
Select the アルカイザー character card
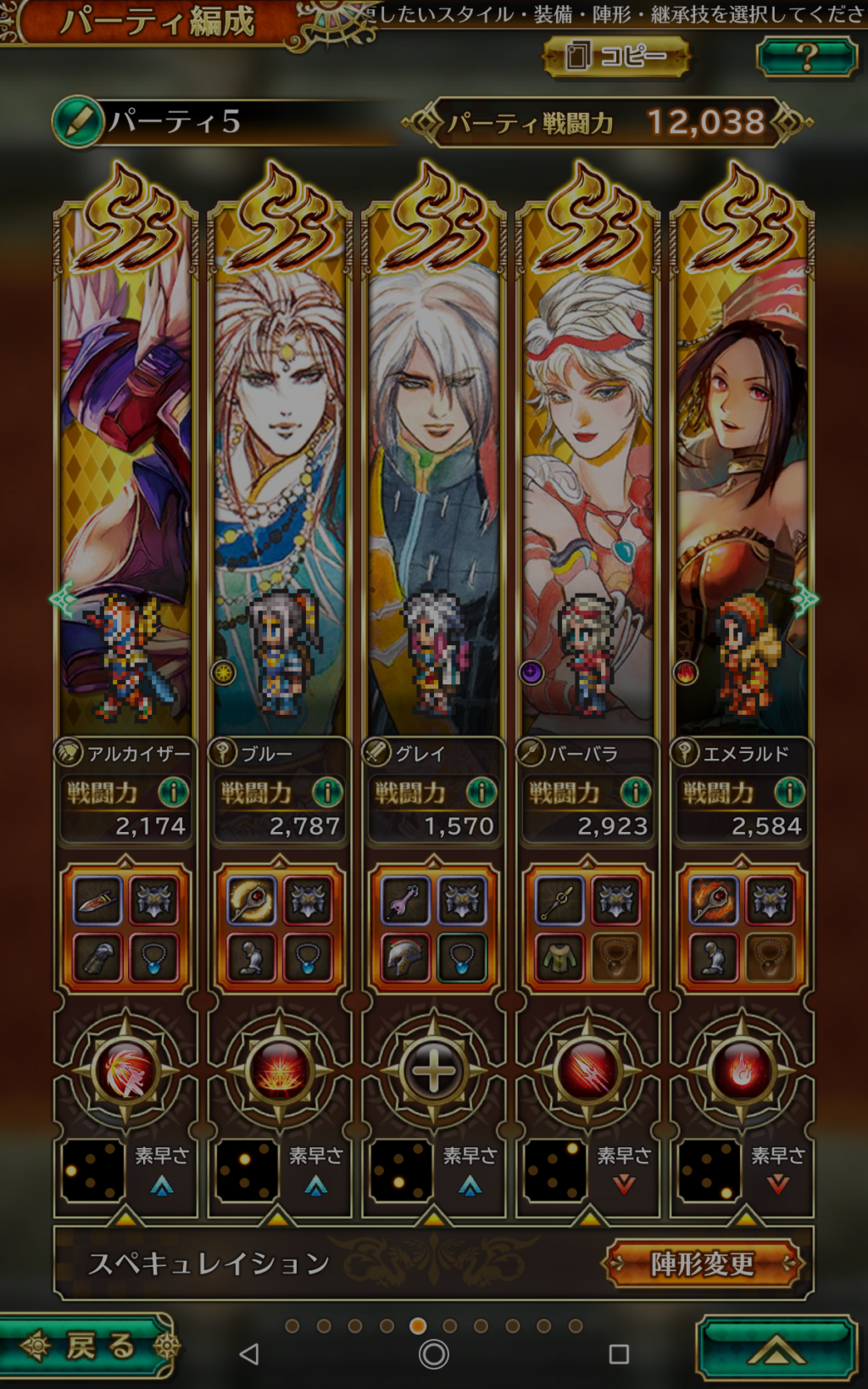125,475
